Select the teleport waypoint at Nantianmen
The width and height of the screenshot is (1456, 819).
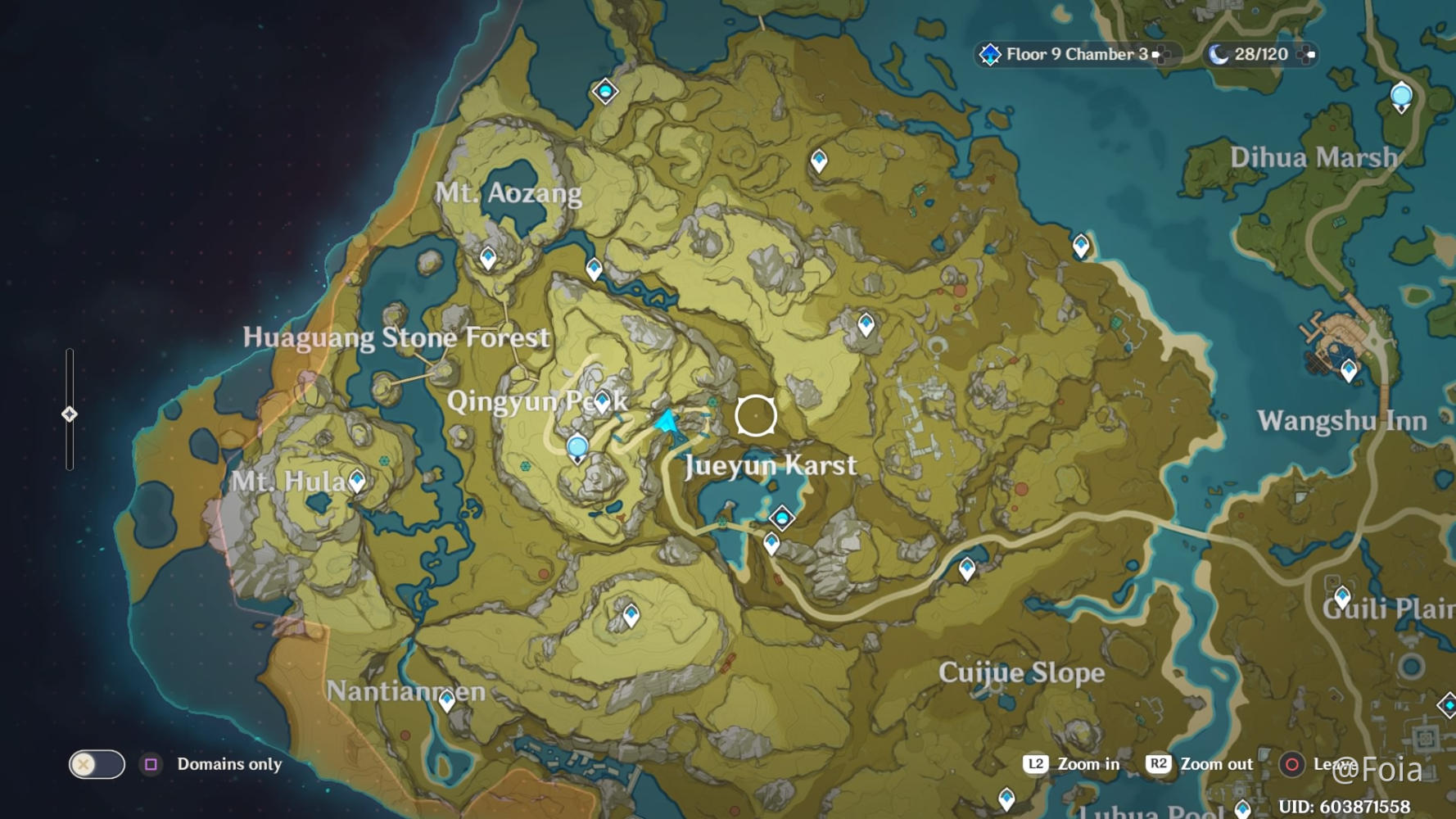point(447,699)
